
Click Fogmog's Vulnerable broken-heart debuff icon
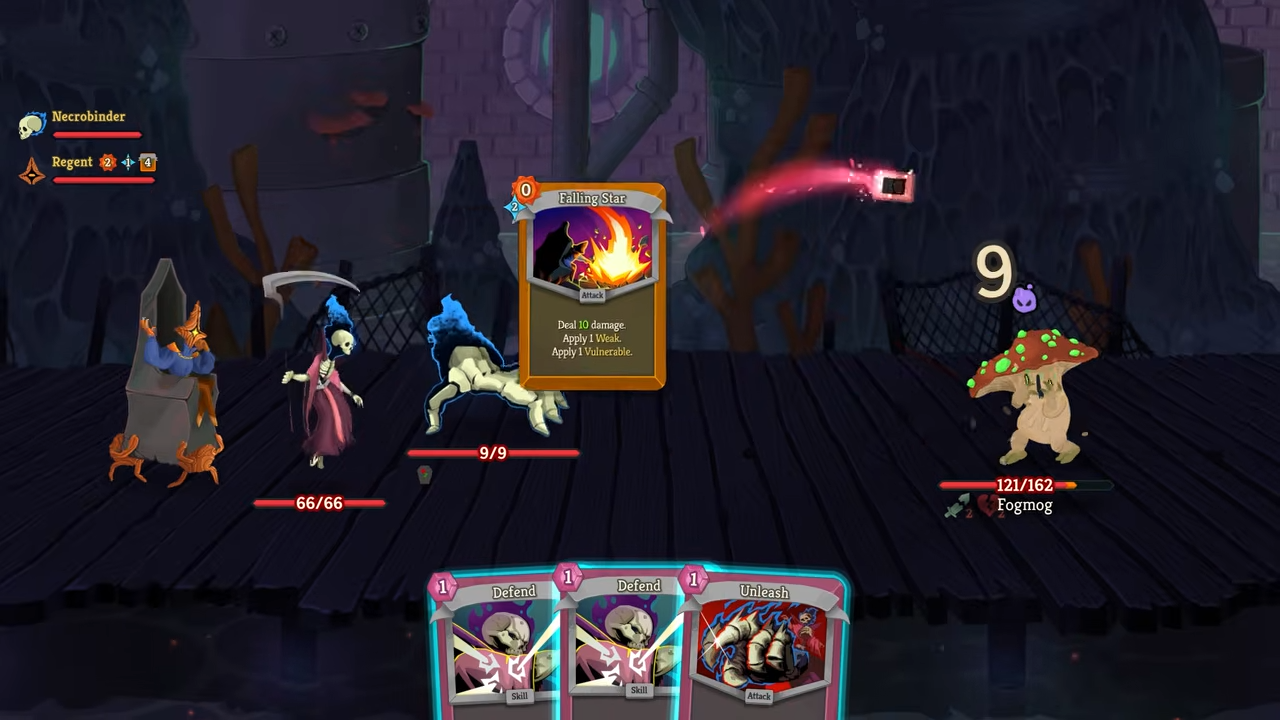[988, 504]
